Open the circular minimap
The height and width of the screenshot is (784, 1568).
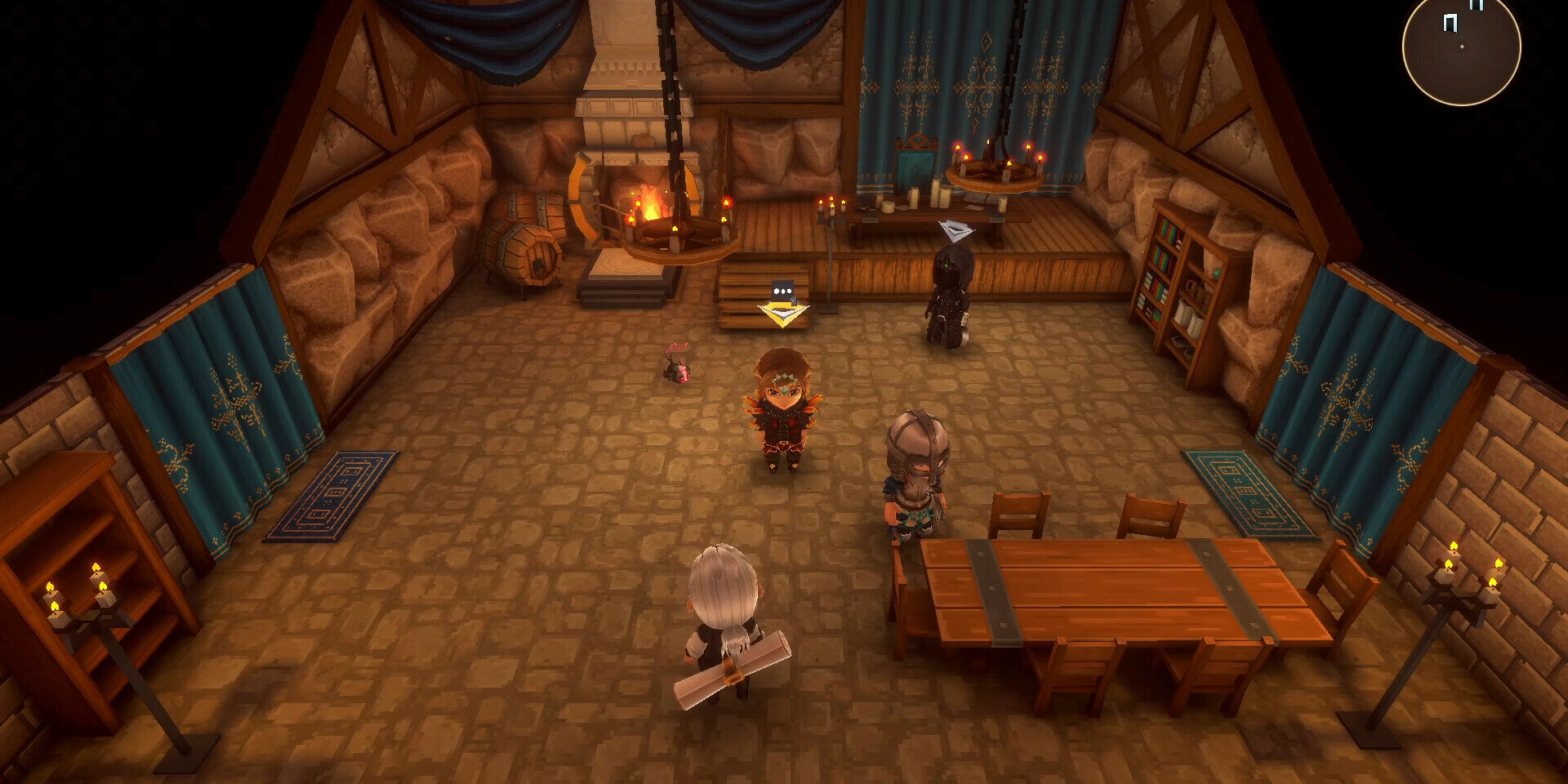click(1461, 47)
